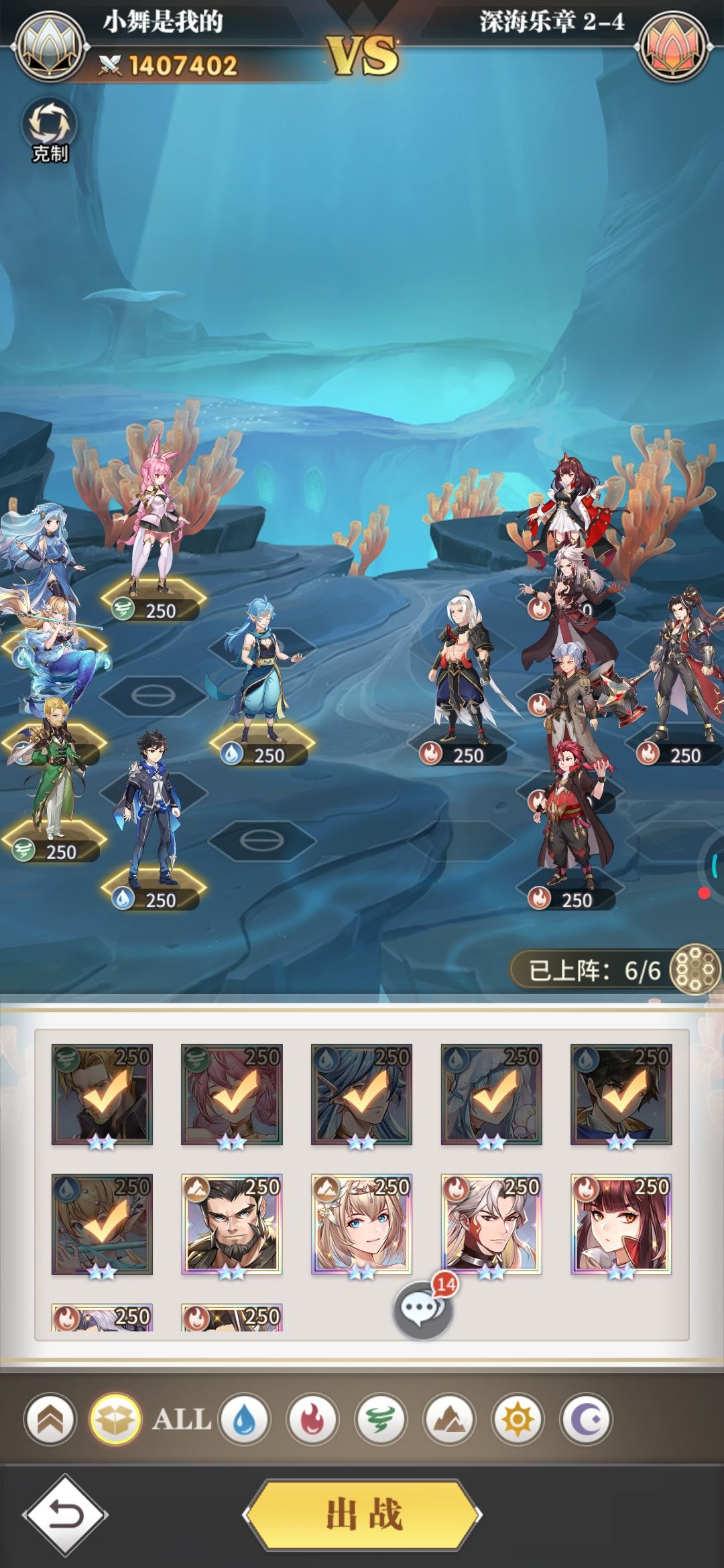Open the chat bubble with 14 notifications

[x=422, y=1309]
